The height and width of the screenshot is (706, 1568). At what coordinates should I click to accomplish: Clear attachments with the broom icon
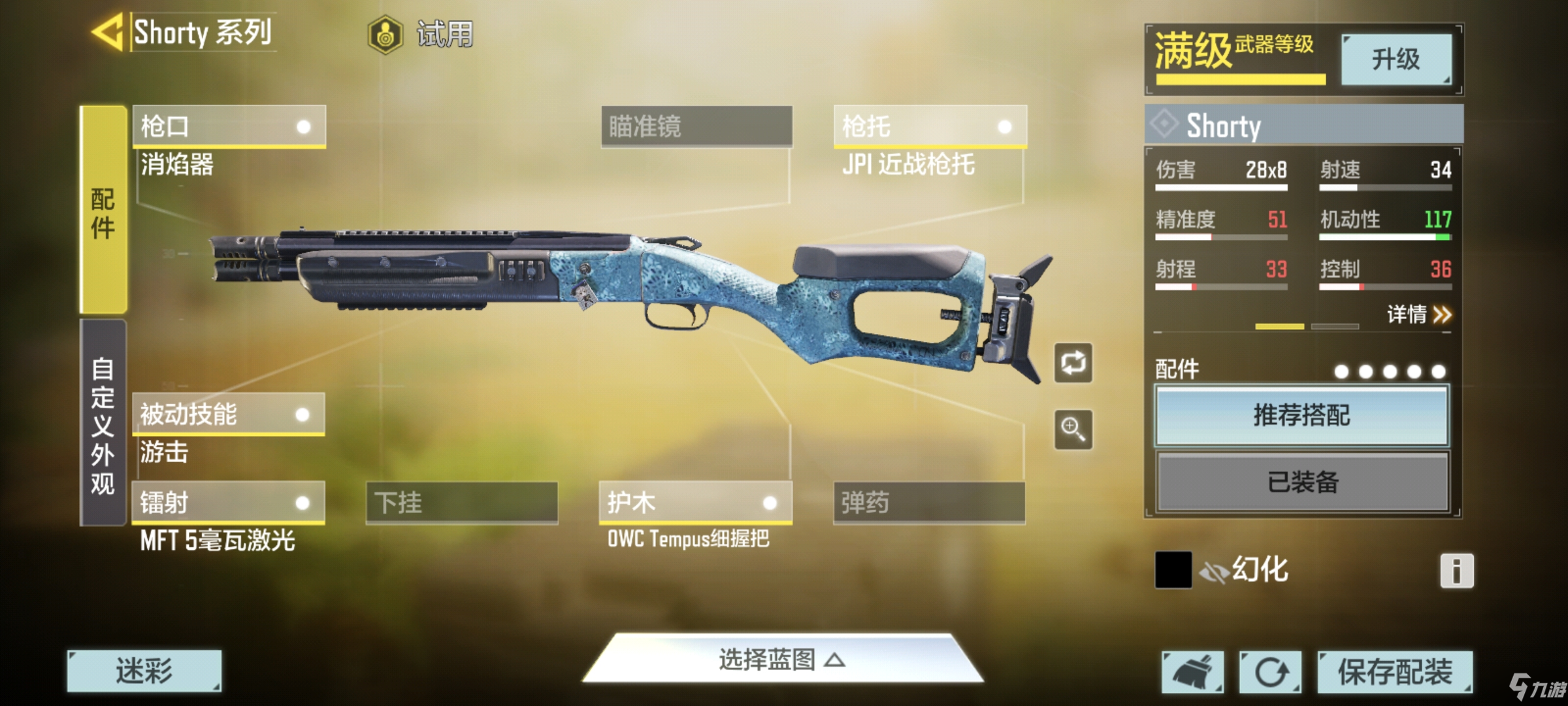1192,672
